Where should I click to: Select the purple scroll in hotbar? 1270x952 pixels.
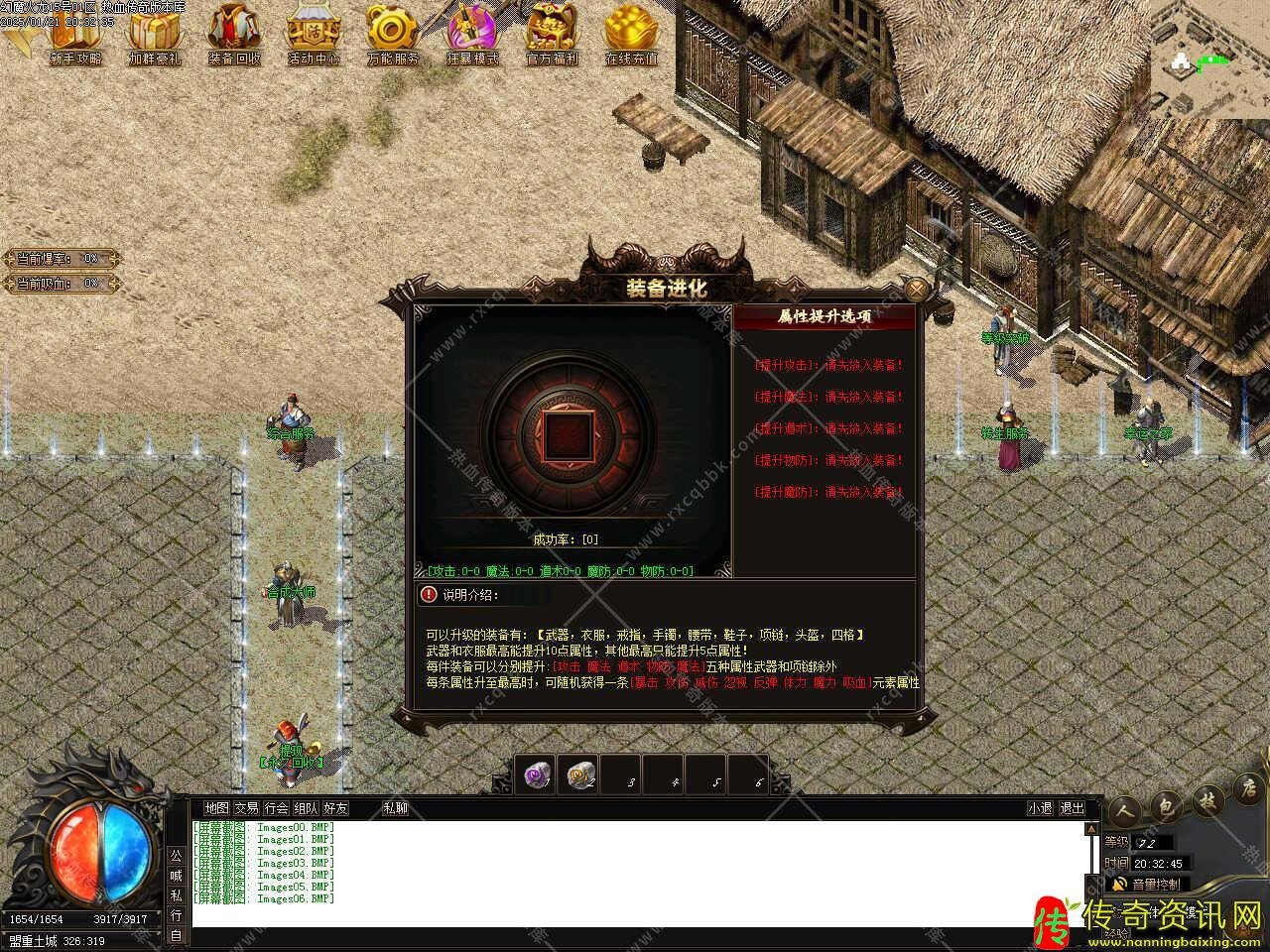pyautogui.click(x=537, y=776)
